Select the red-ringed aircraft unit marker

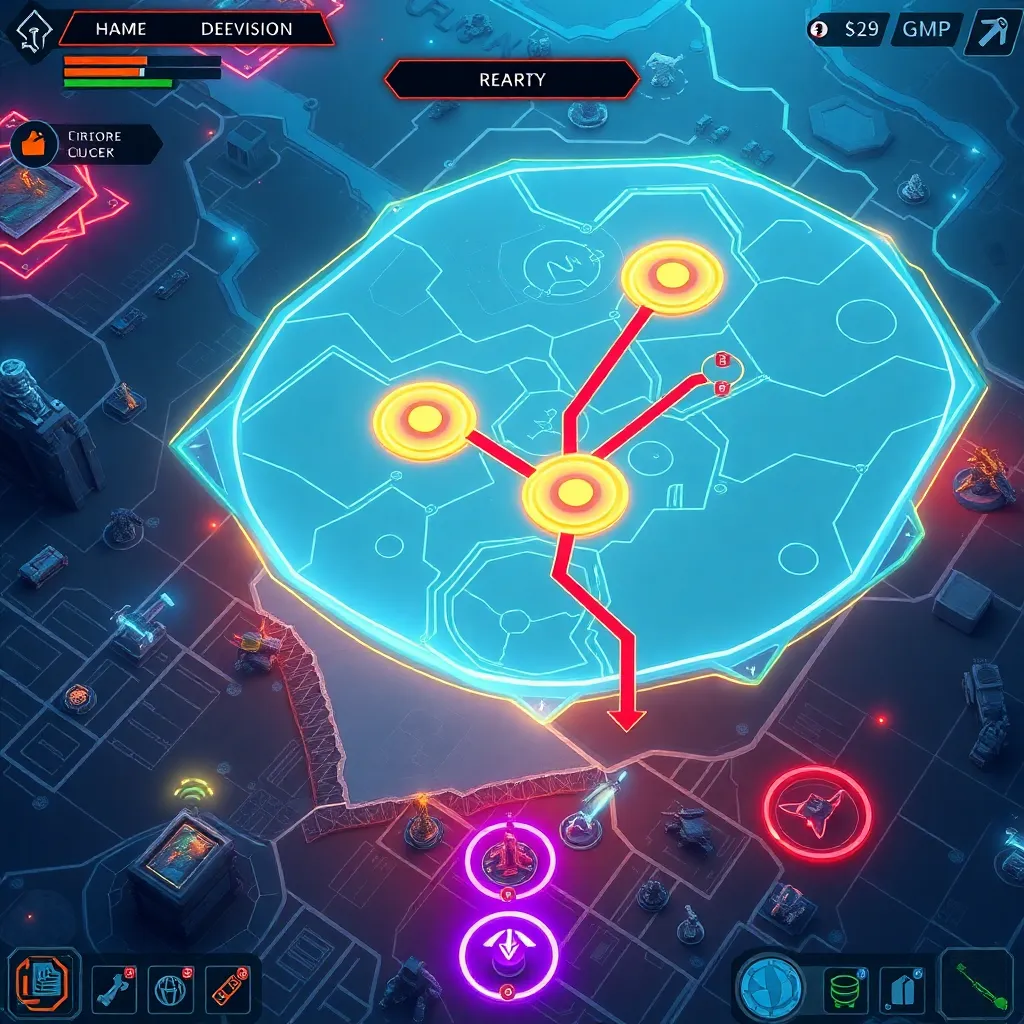pos(817,814)
